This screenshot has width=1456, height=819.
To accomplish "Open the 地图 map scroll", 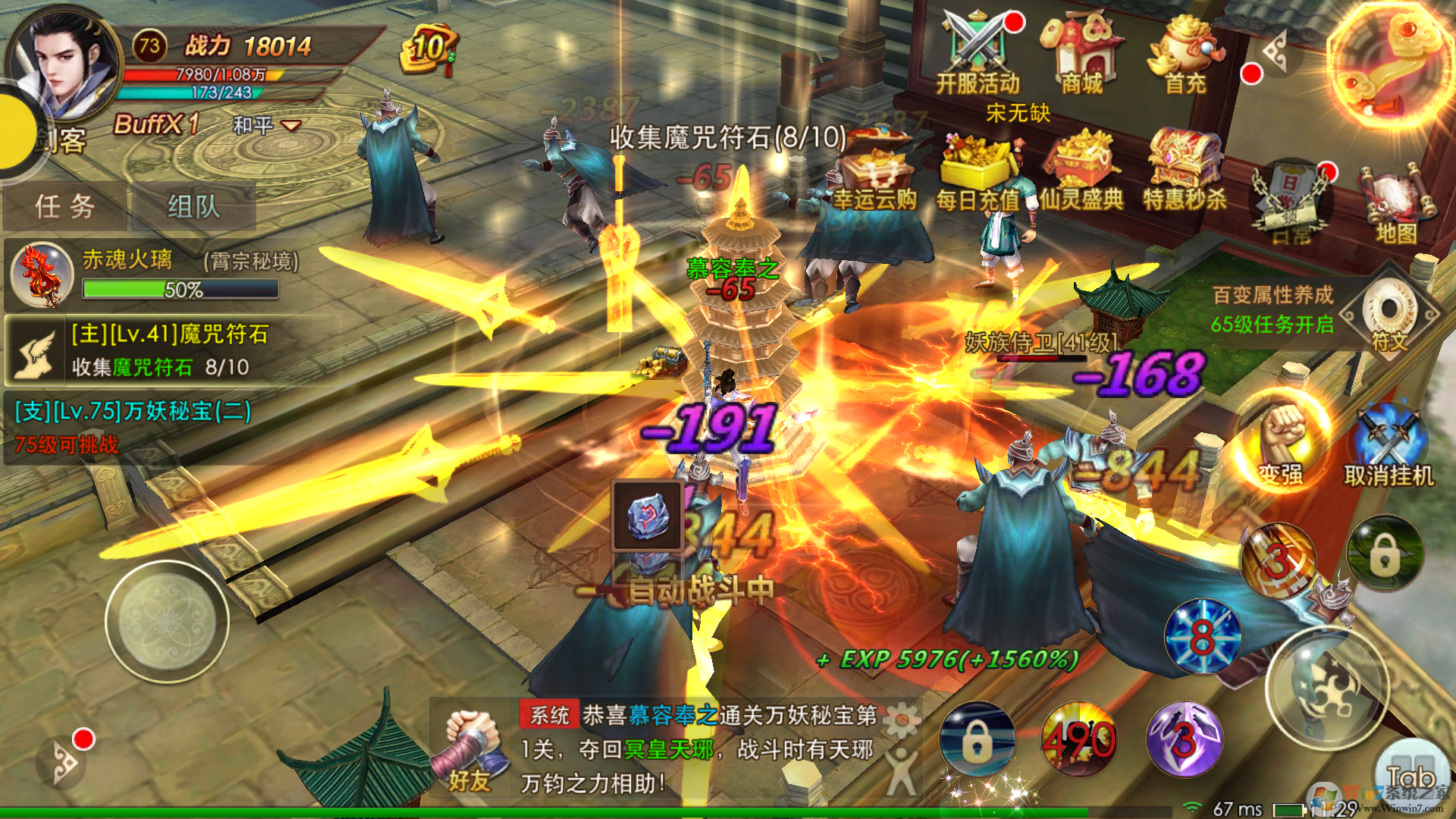I will (1397, 205).
